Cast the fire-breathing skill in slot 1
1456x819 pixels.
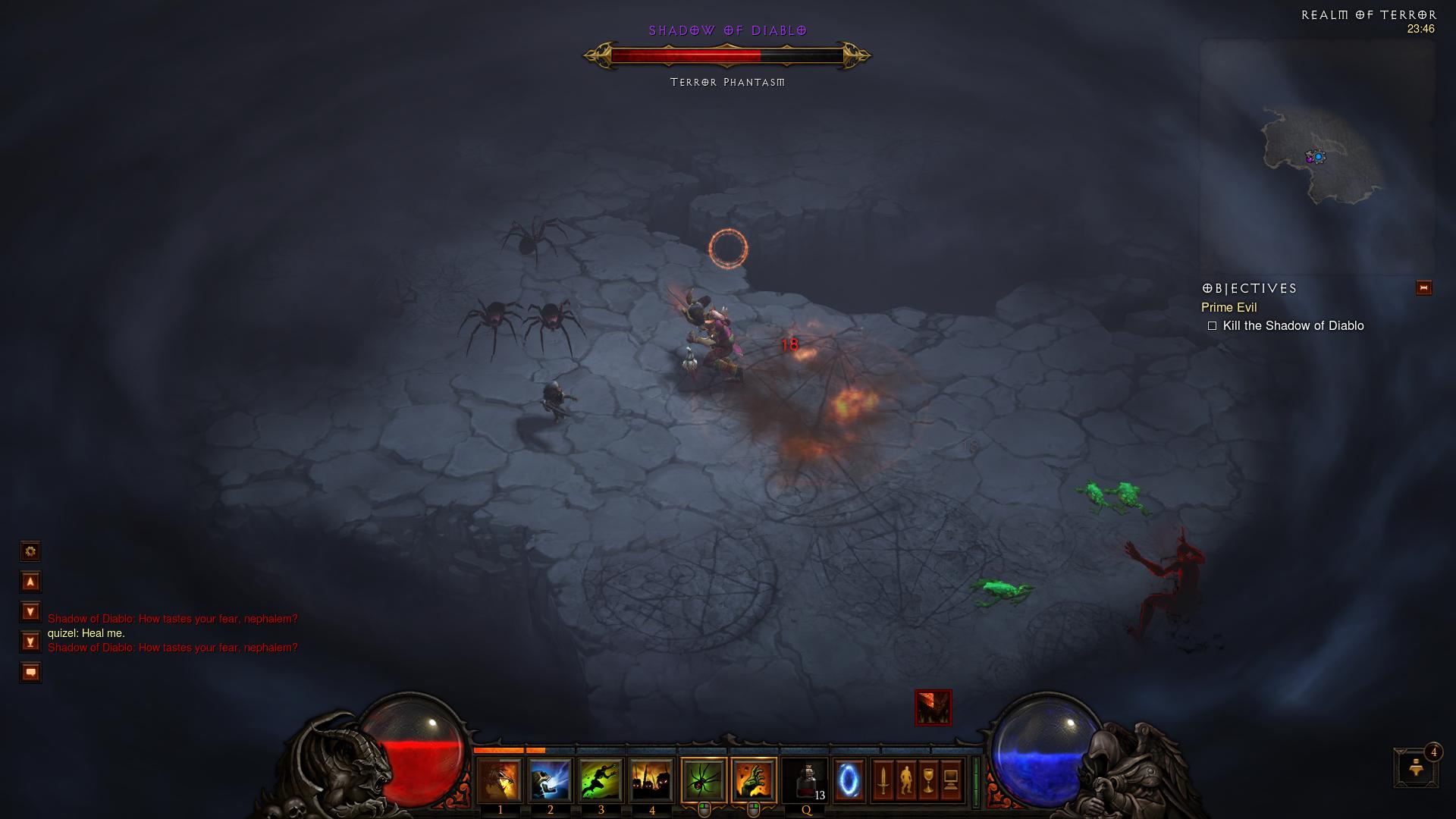[x=500, y=780]
